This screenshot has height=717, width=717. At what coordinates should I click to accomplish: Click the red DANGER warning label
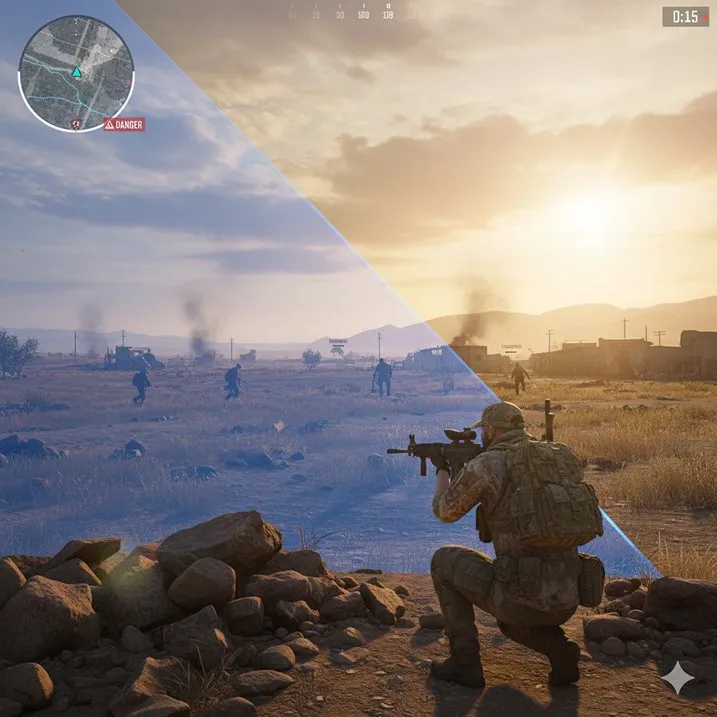(x=124, y=125)
